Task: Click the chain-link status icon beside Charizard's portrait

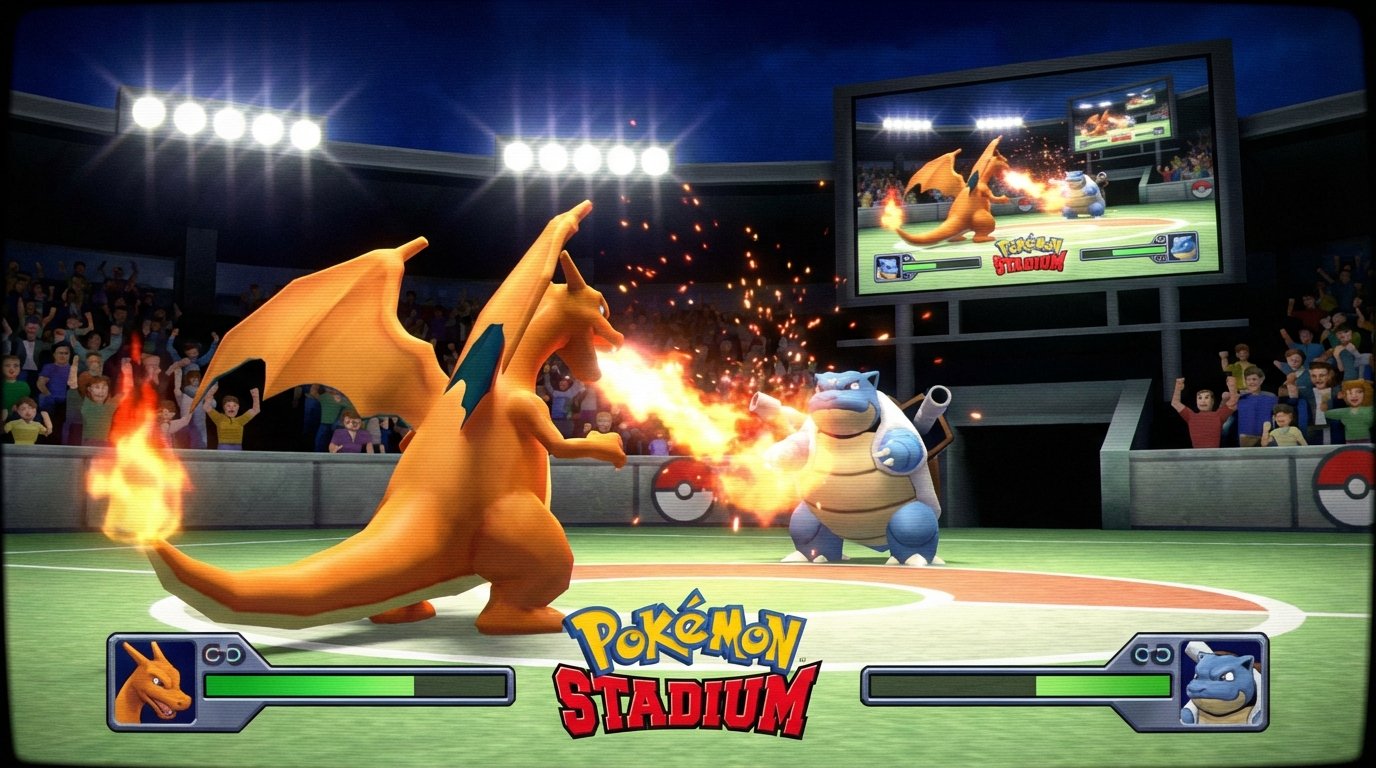Action: tap(222, 653)
